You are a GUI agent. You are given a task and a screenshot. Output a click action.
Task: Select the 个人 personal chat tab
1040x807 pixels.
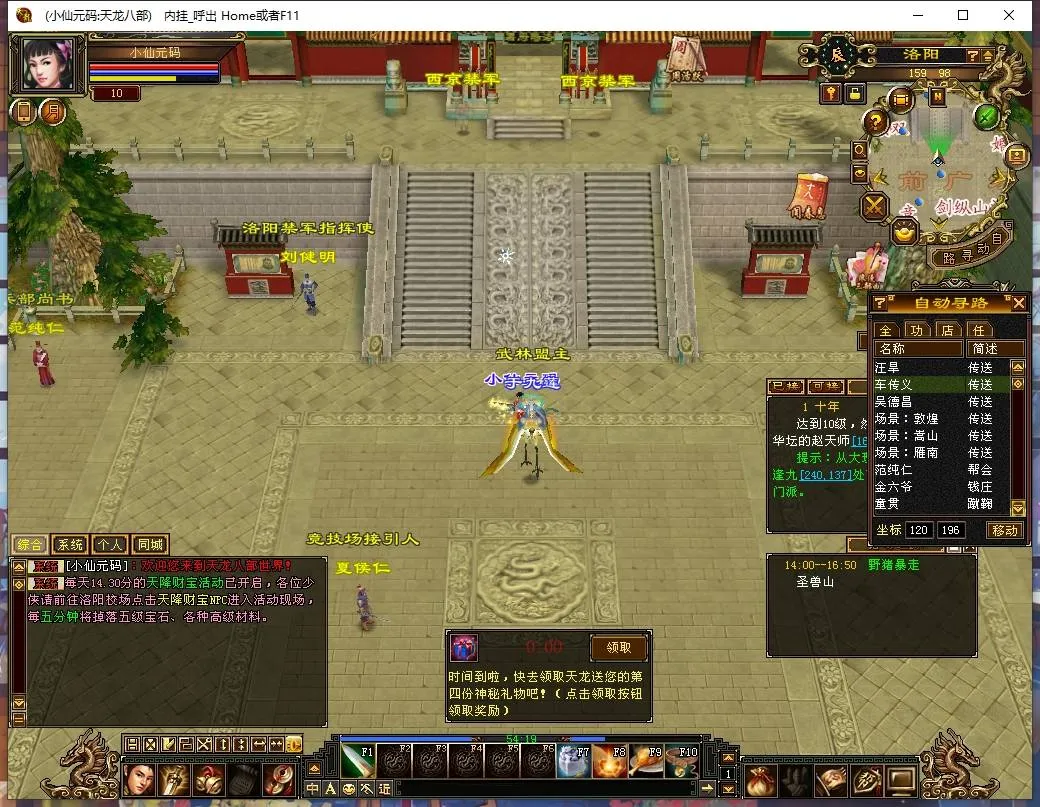[110, 545]
